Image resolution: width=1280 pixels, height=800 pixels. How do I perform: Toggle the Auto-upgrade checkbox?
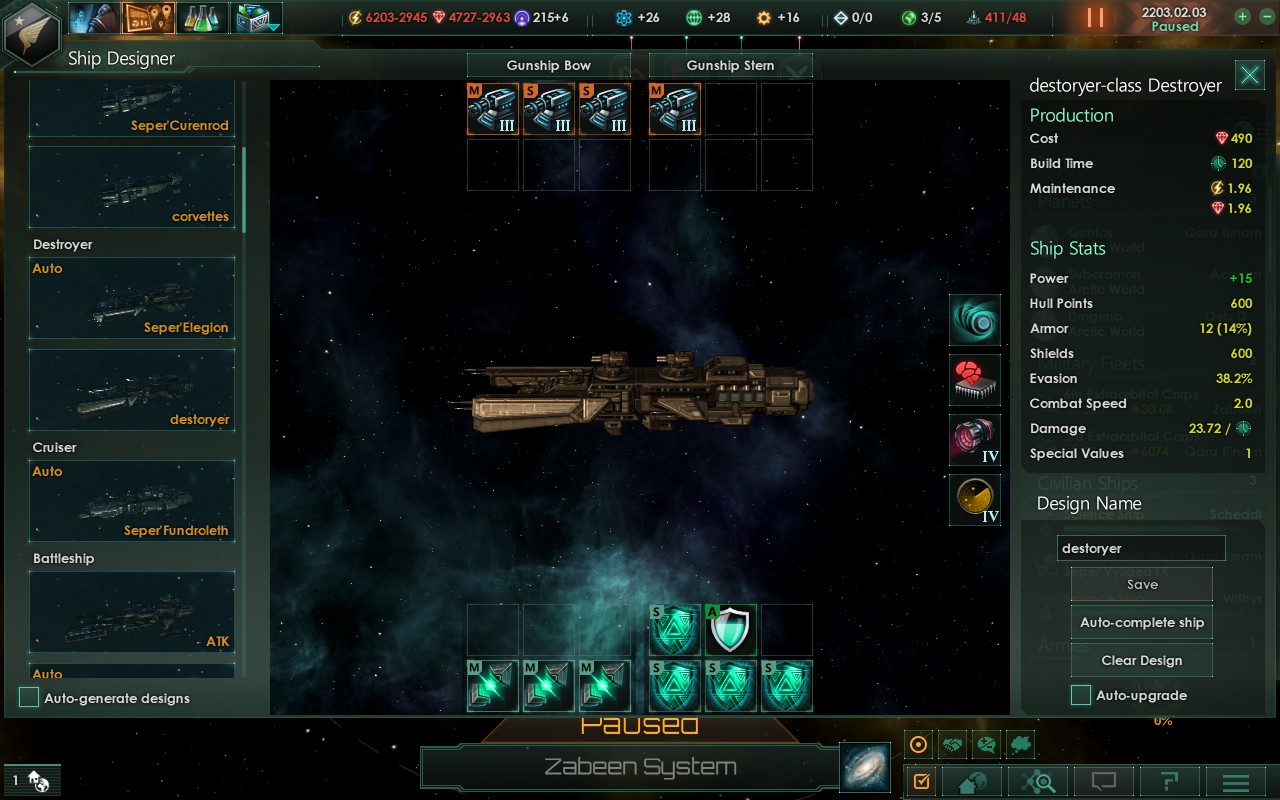click(x=1081, y=695)
